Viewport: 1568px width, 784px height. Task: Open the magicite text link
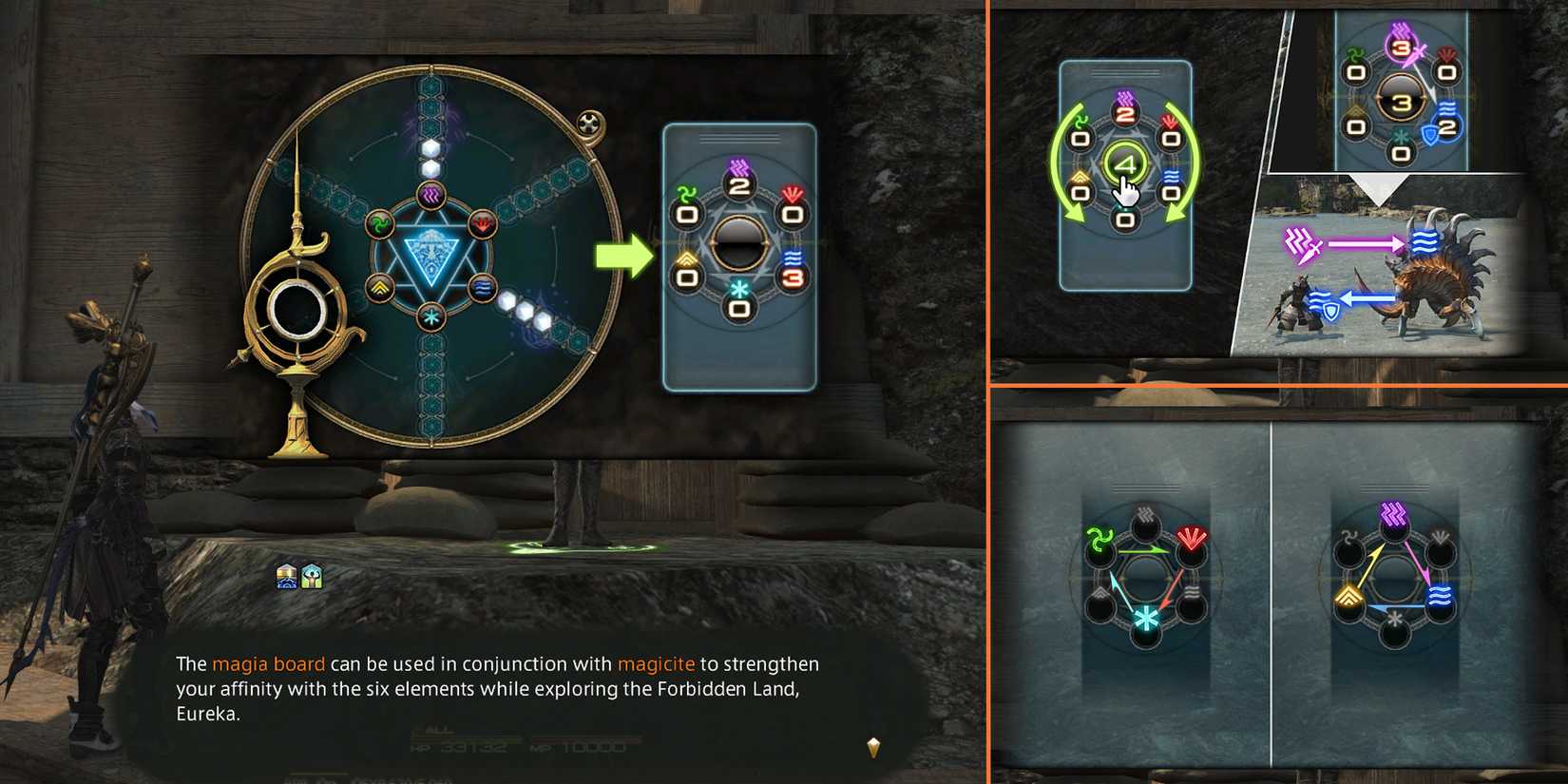658,663
